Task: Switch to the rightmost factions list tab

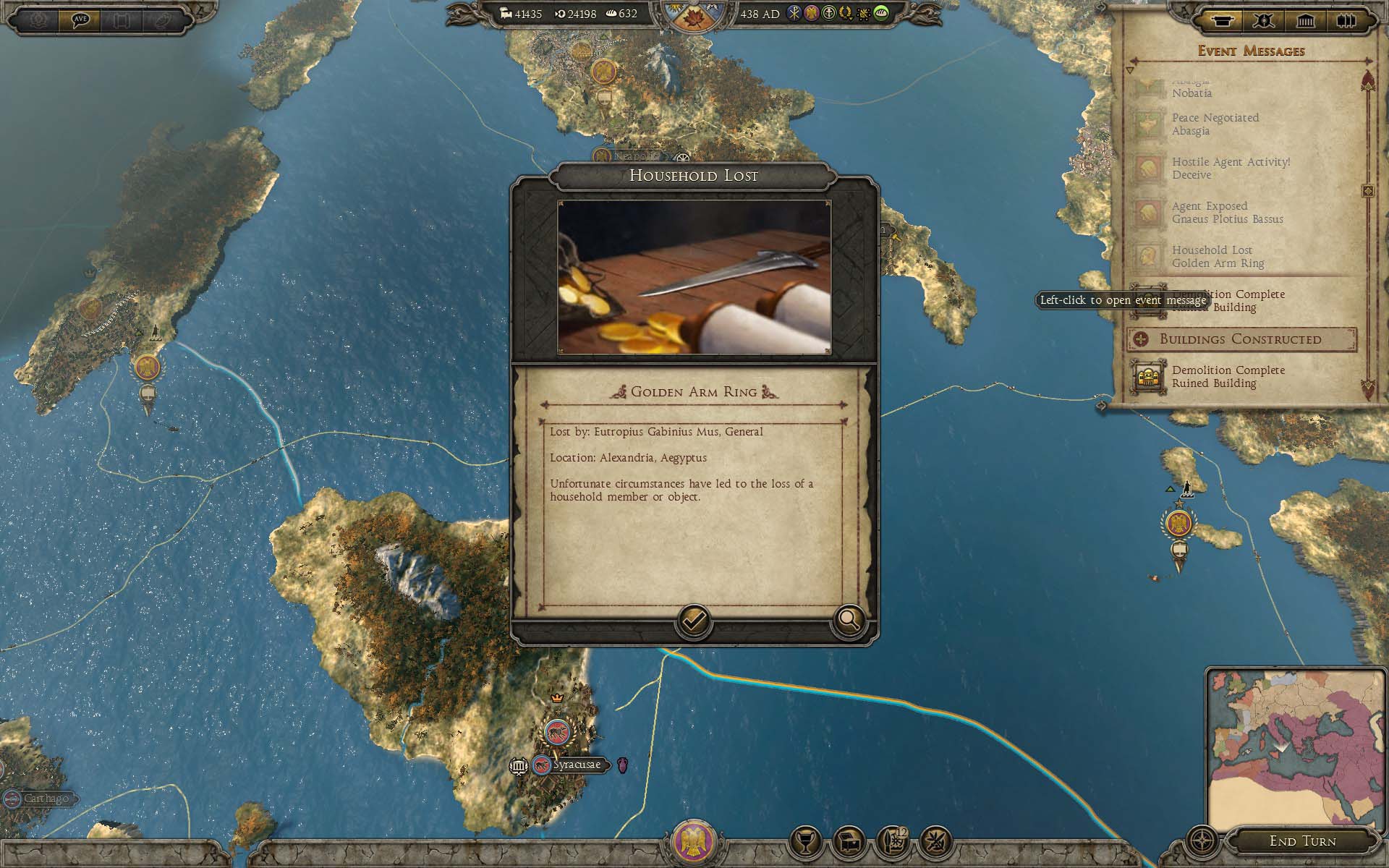Action: [1346, 21]
